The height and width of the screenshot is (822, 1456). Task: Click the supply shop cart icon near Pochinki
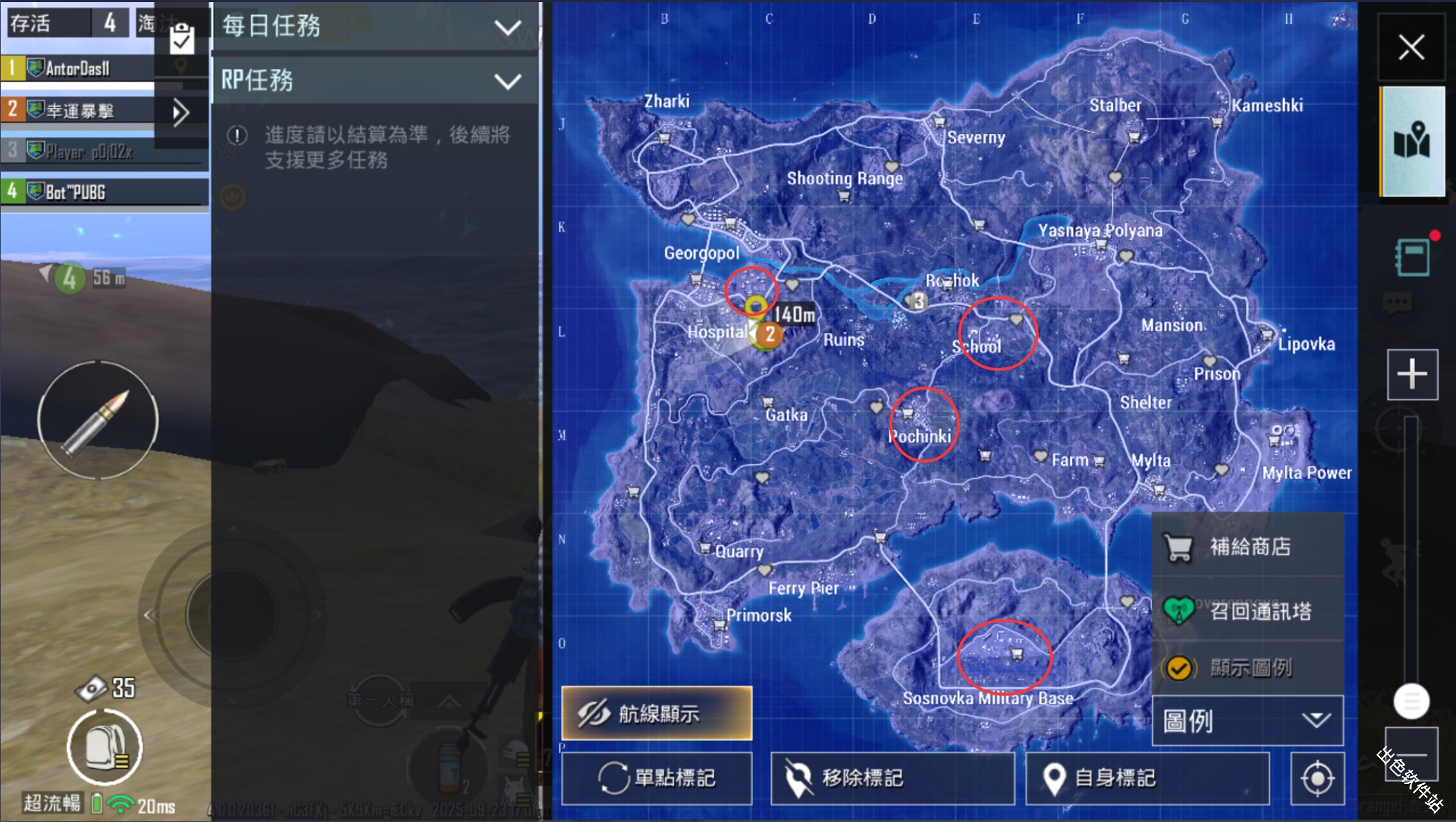907,413
